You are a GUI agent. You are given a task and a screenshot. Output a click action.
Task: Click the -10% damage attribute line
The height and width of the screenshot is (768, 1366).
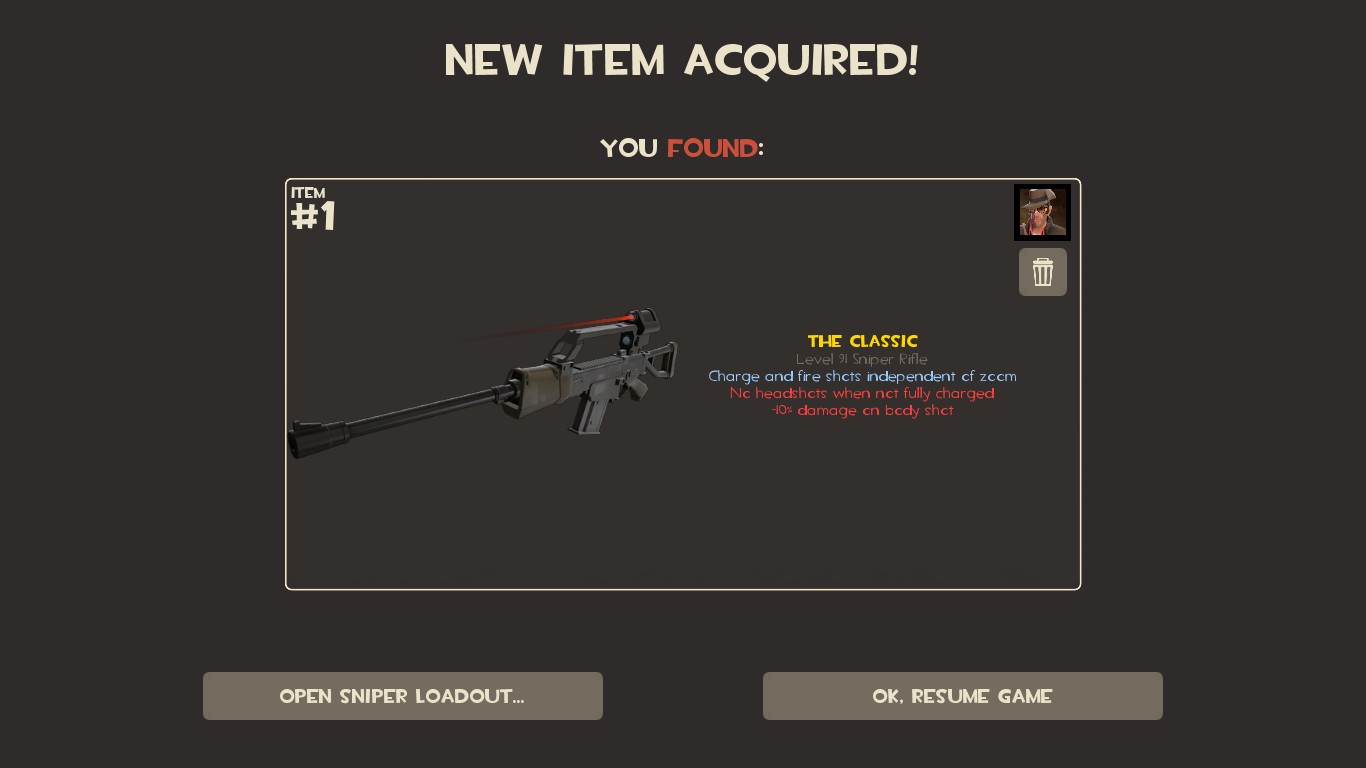pos(862,410)
